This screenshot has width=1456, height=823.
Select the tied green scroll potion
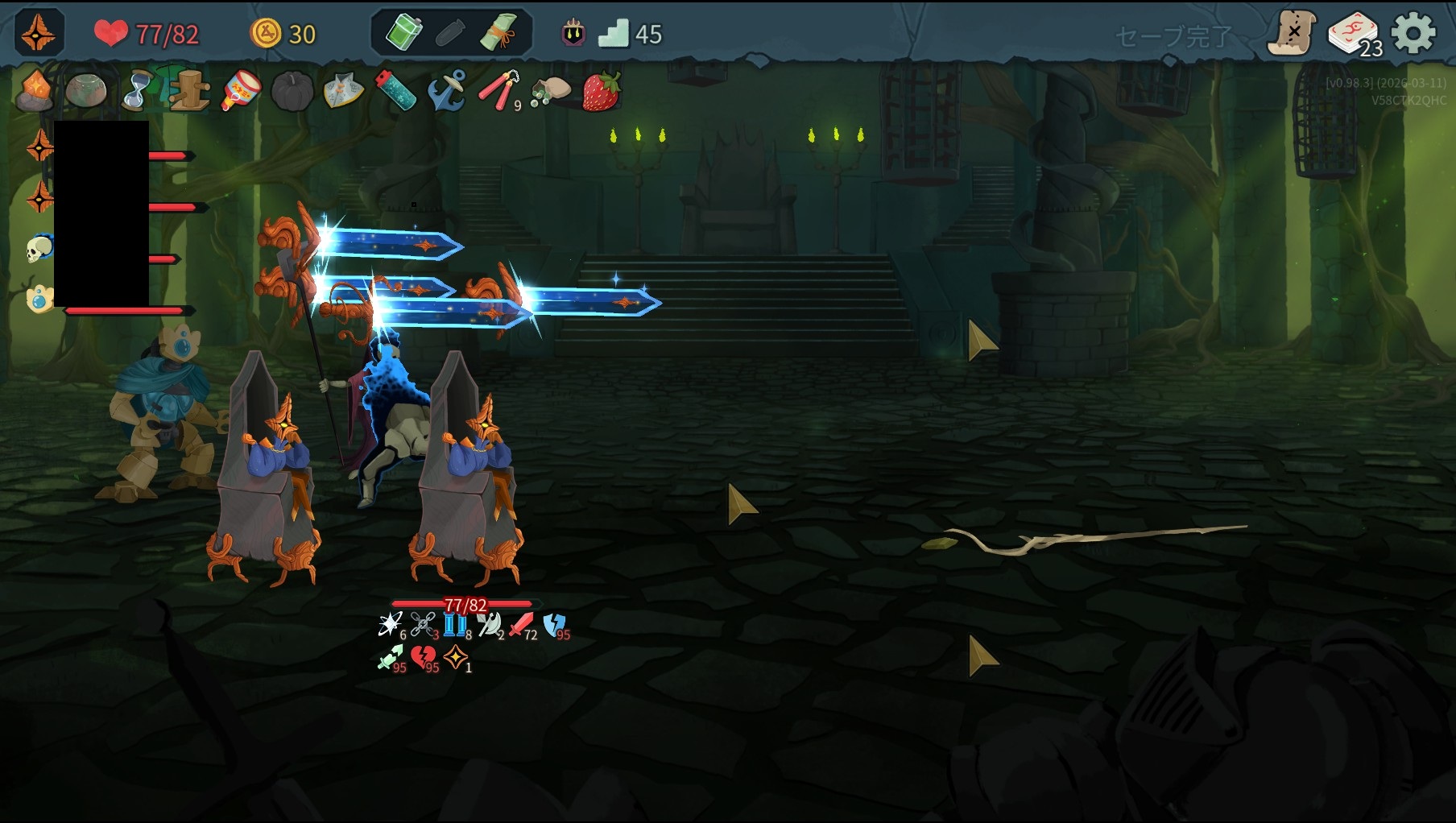click(498, 34)
